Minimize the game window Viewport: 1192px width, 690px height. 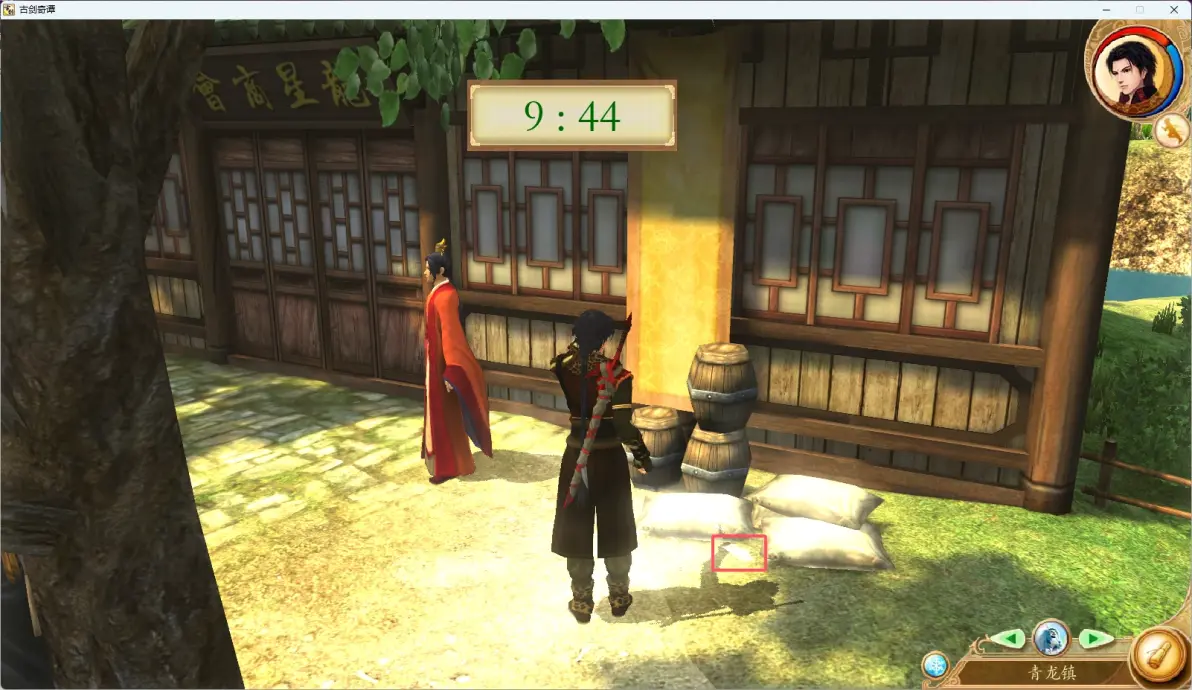[x=1107, y=9]
